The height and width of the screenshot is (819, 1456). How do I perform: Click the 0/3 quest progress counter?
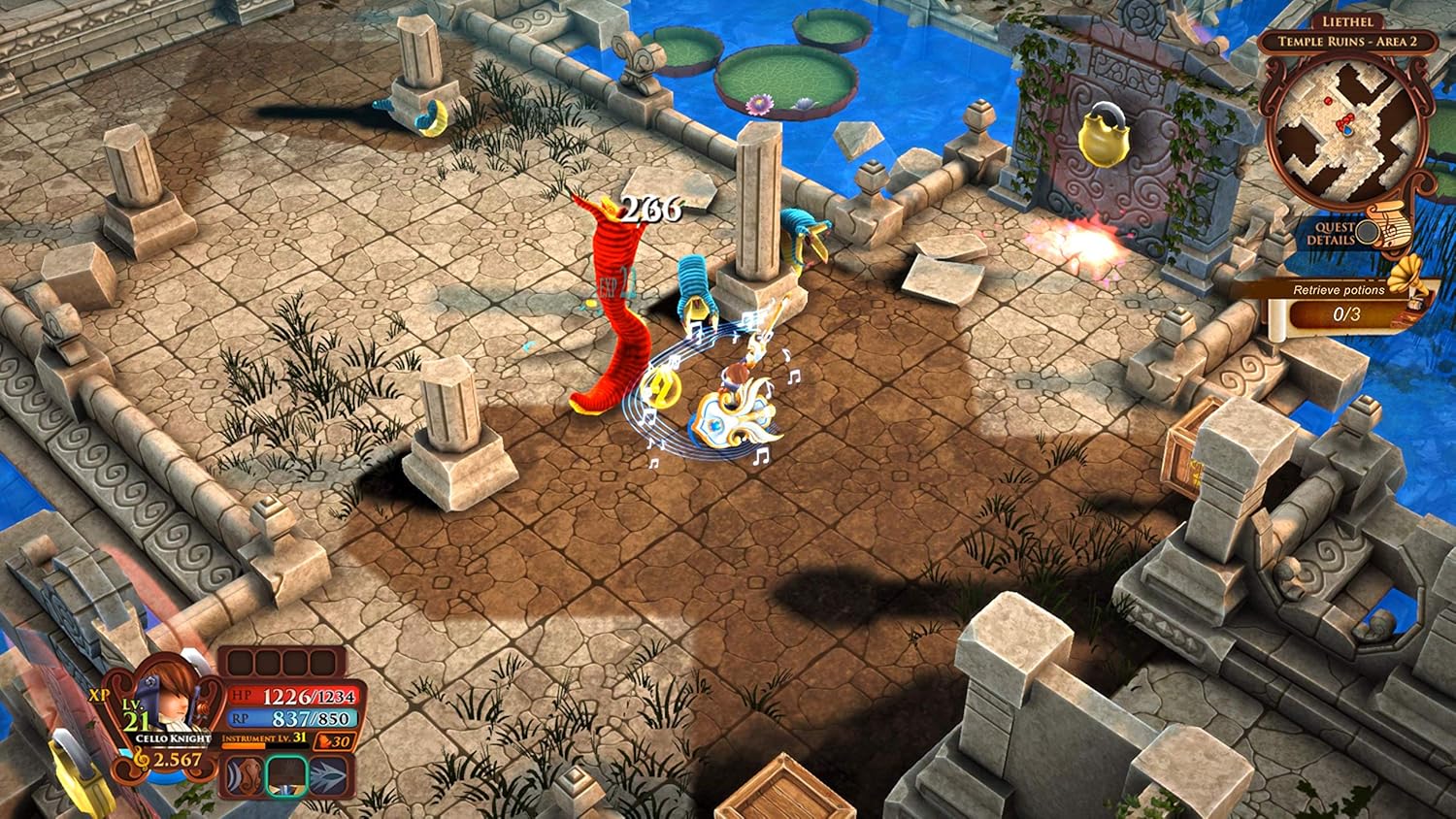pyautogui.click(x=1345, y=312)
